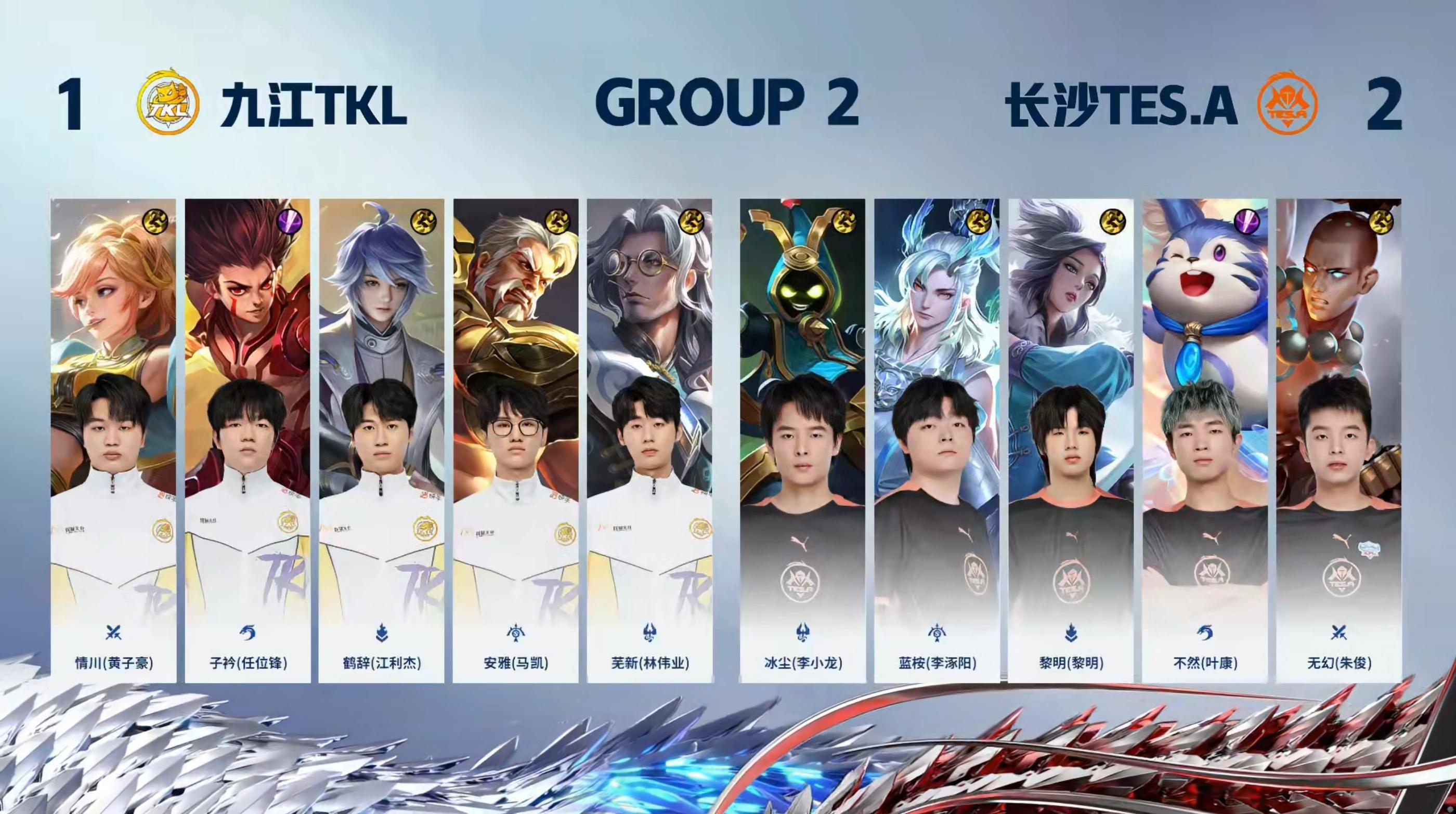Choose the 冰尘(李小龙) player card
The height and width of the screenshot is (814, 1456).
point(802,441)
